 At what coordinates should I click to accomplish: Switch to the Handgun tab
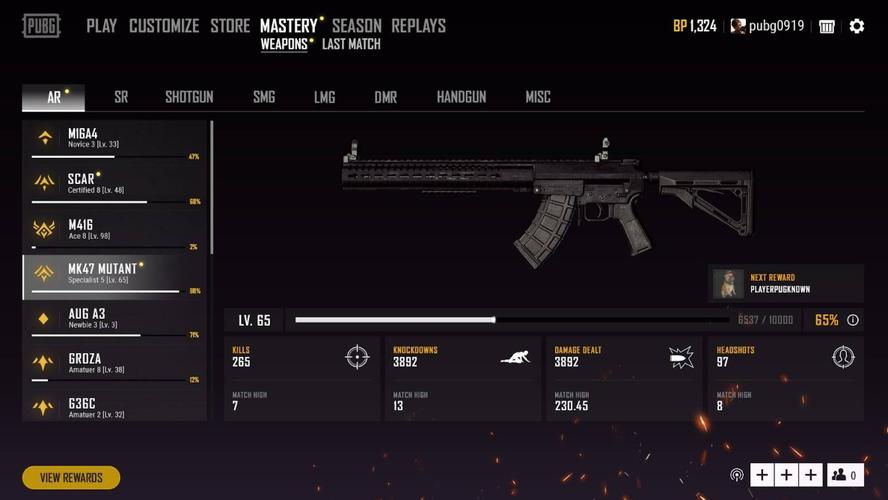pos(461,97)
